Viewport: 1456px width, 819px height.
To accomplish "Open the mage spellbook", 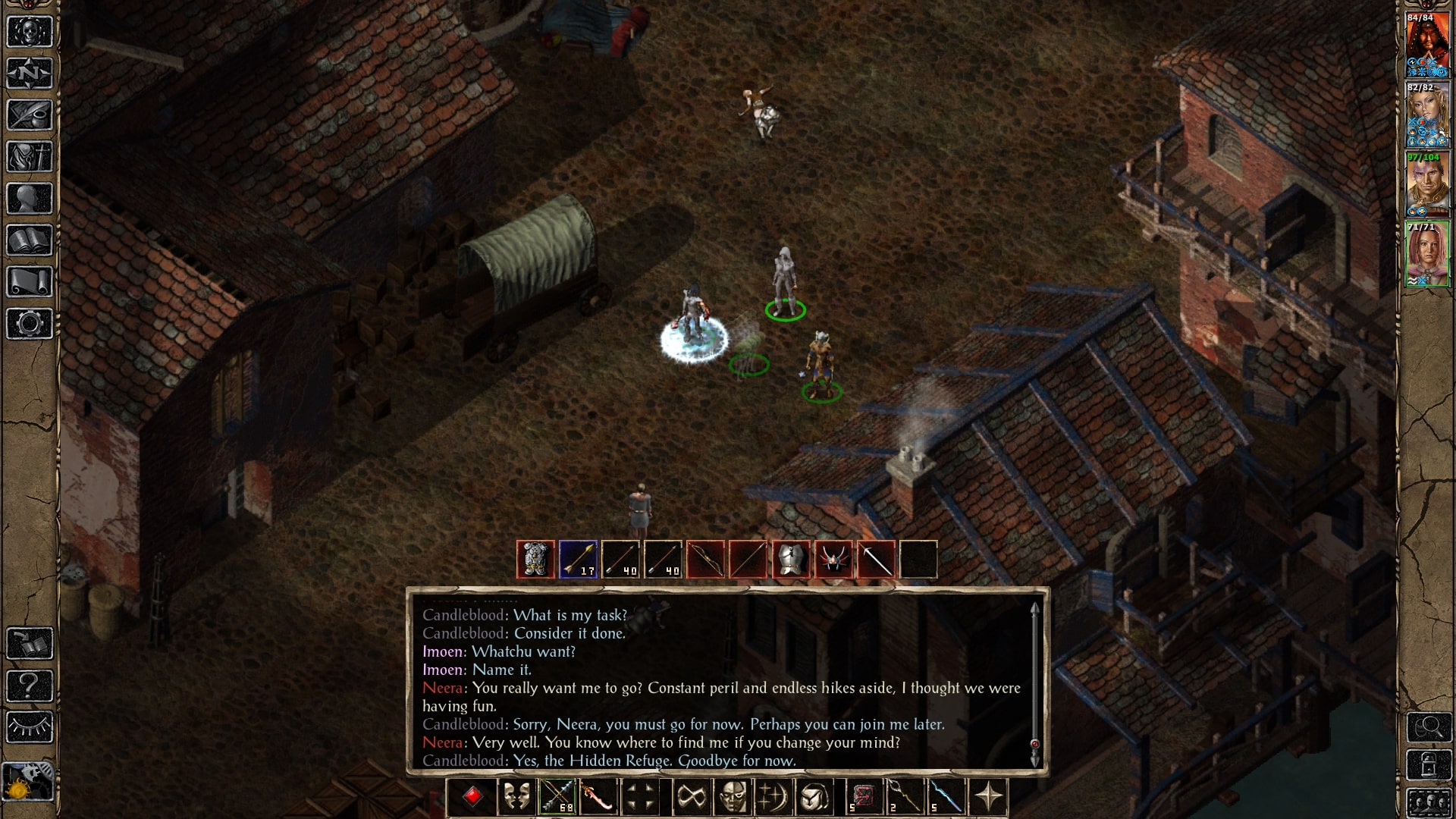I will pos(30,240).
